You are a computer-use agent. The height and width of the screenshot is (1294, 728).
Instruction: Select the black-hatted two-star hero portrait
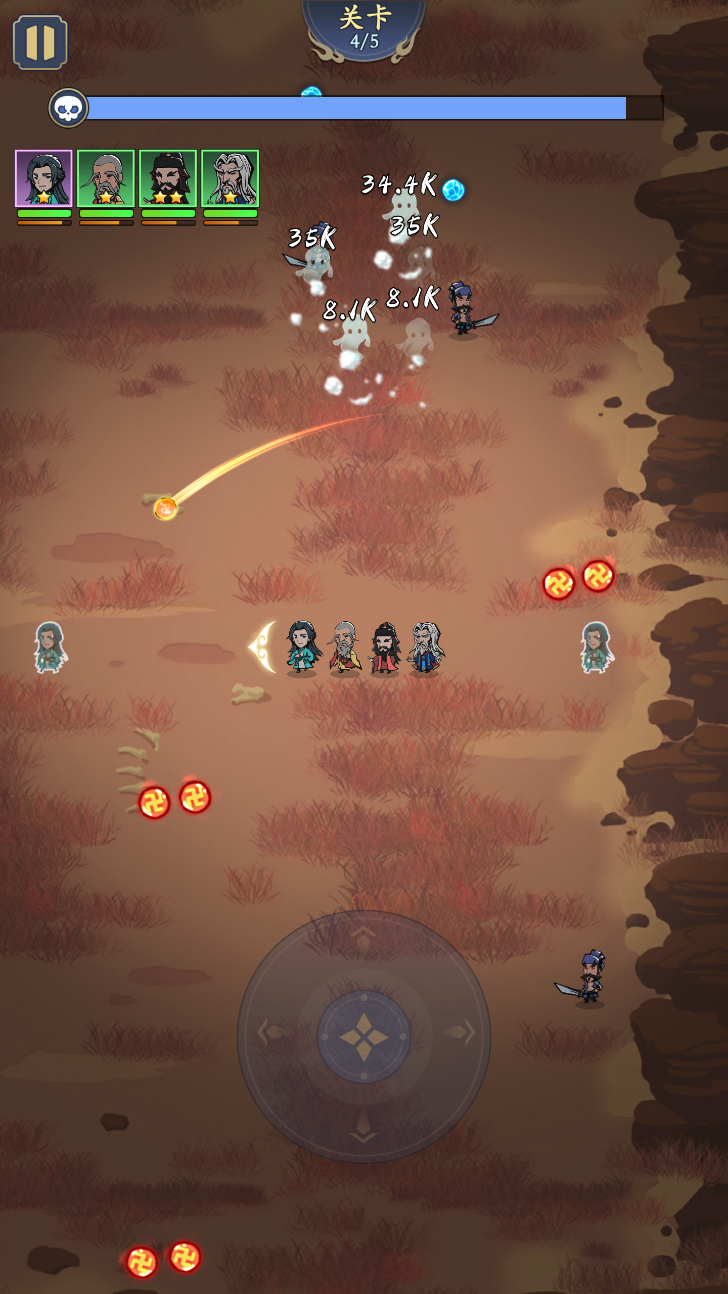point(168,178)
